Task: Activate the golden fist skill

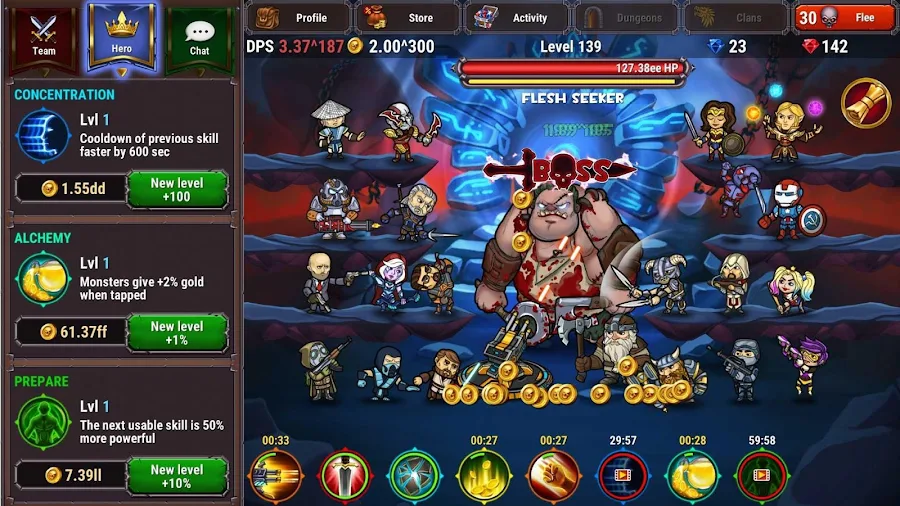Action: coord(553,477)
